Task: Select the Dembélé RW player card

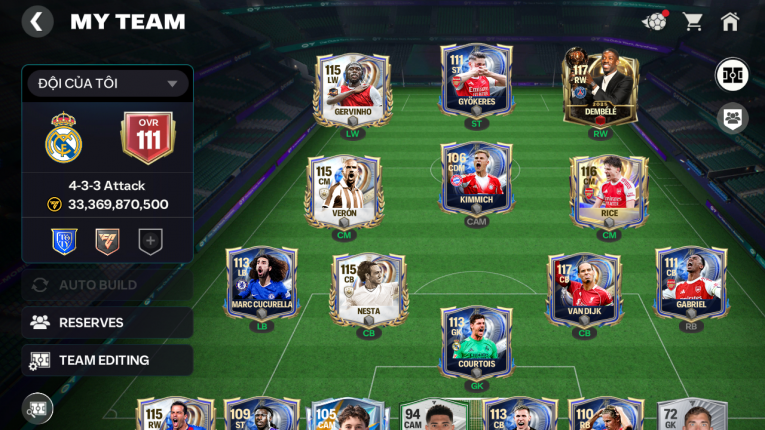Action: click(601, 85)
